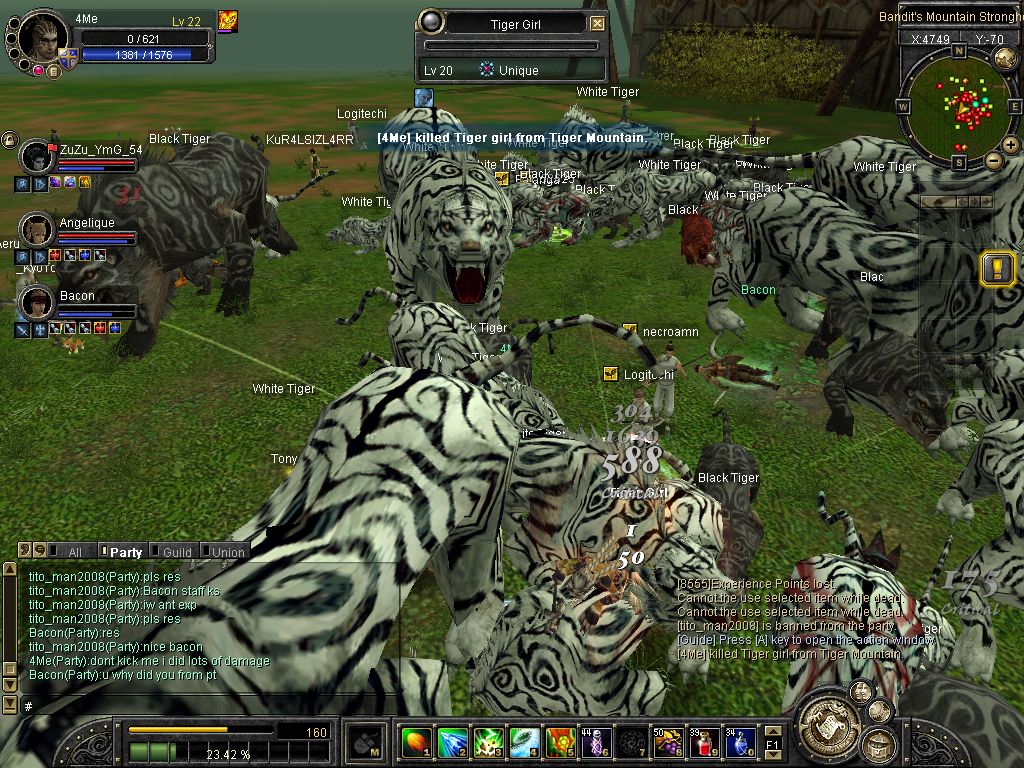Screen dimensions: 1024x768
Task: Select the Party chat tab
Action: pos(124,551)
